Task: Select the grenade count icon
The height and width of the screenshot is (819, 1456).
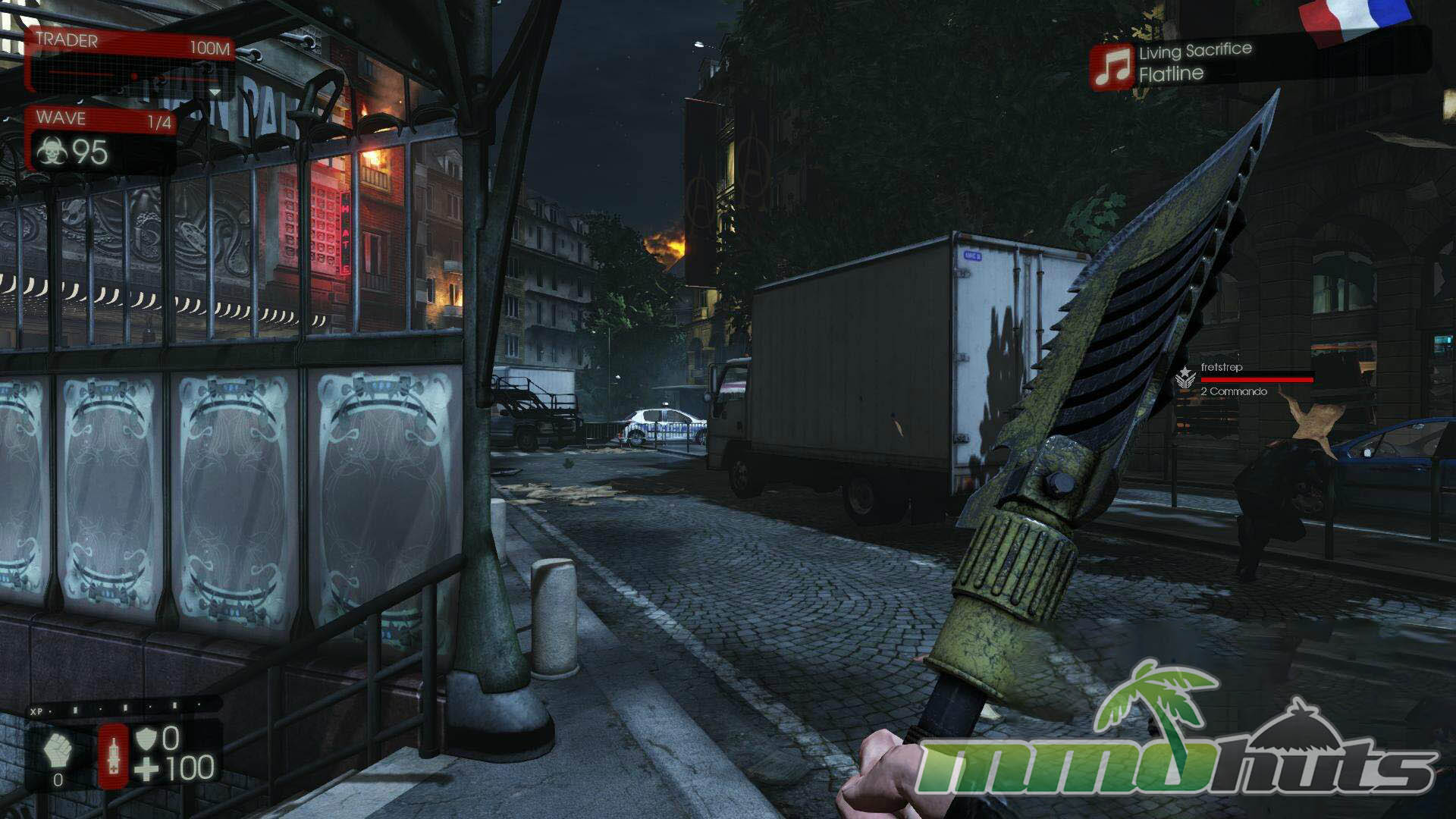Action: coord(57,752)
